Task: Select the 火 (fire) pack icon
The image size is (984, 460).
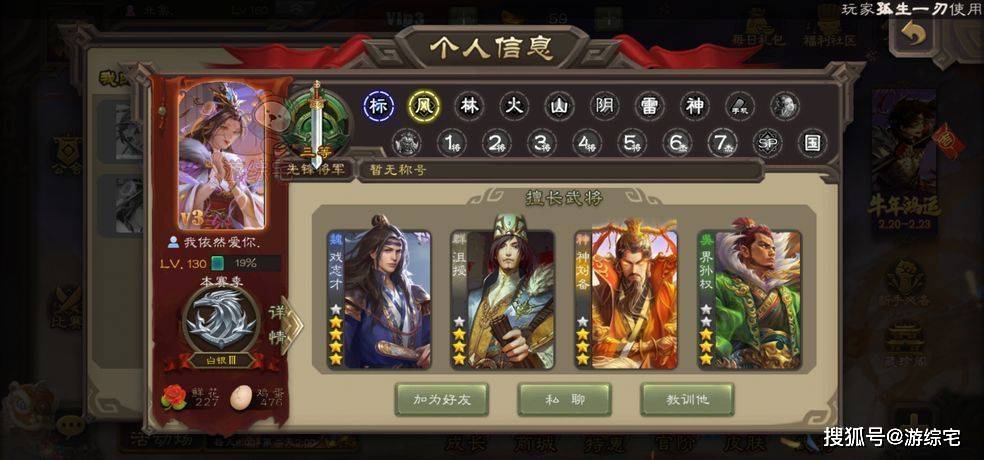Action: point(513,106)
